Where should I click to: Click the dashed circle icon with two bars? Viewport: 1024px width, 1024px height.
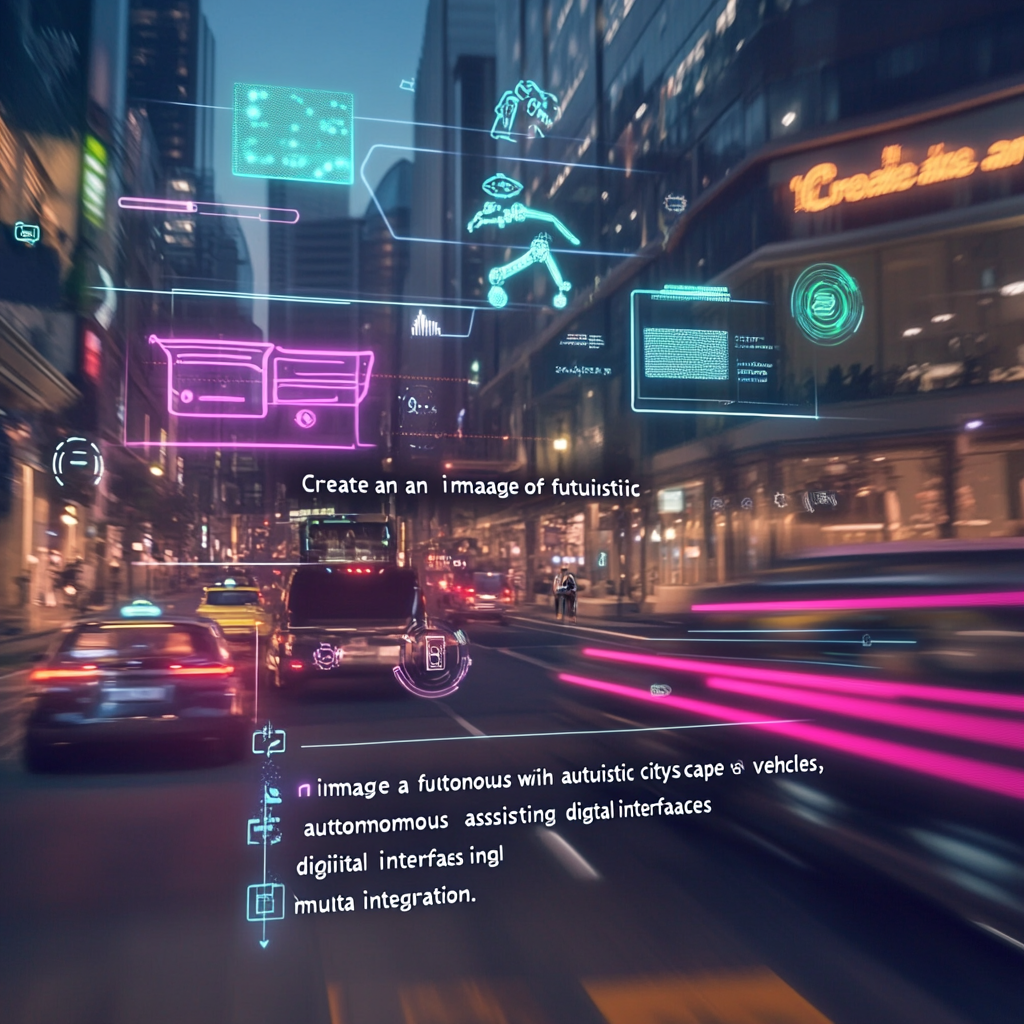point(78,462)
